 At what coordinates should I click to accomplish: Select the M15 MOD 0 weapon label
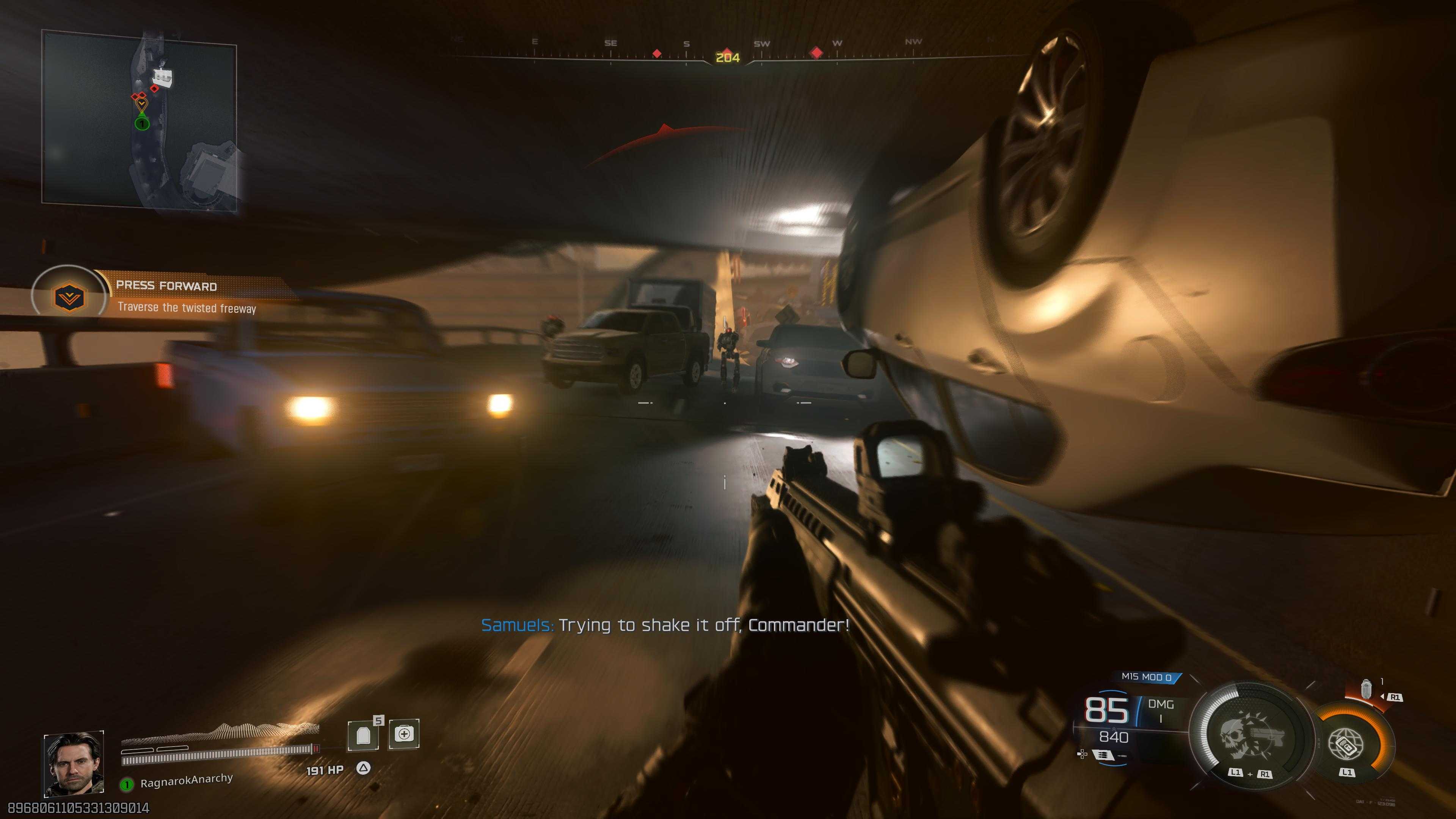(1146, 676)
